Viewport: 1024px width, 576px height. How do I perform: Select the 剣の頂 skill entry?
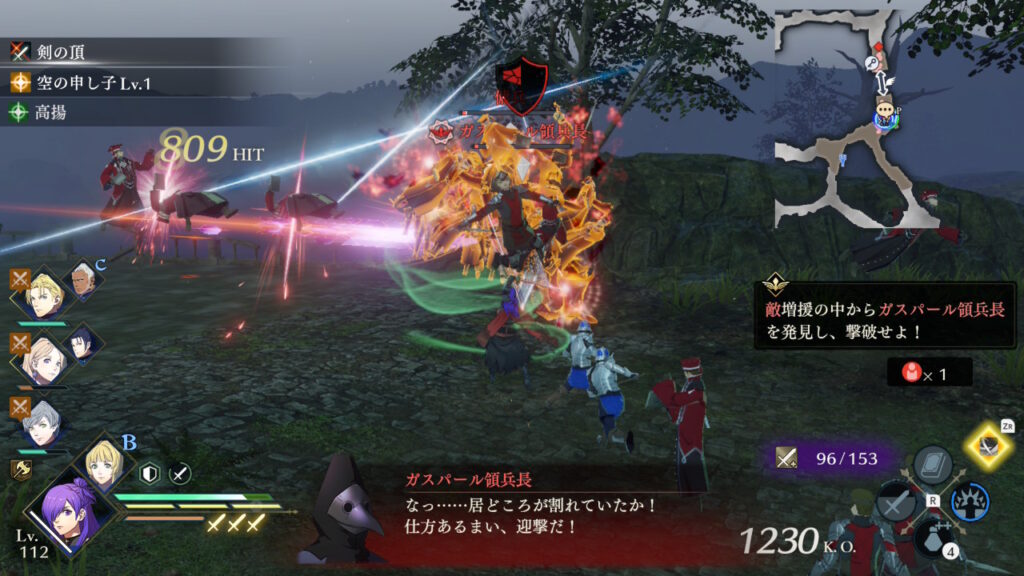click(x=60, y=50)
